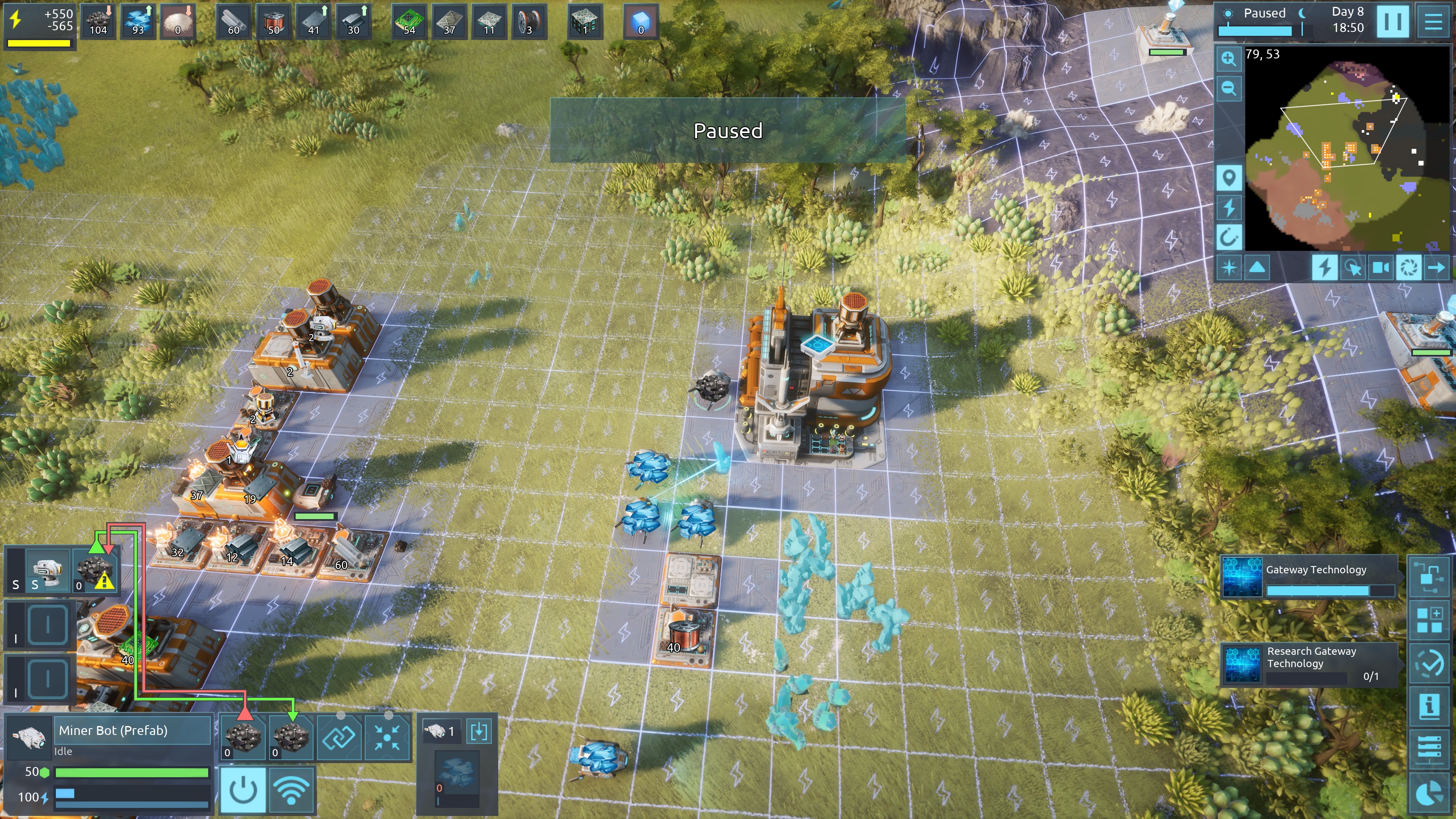Zoom out on the minimap

click(1228, 89)
